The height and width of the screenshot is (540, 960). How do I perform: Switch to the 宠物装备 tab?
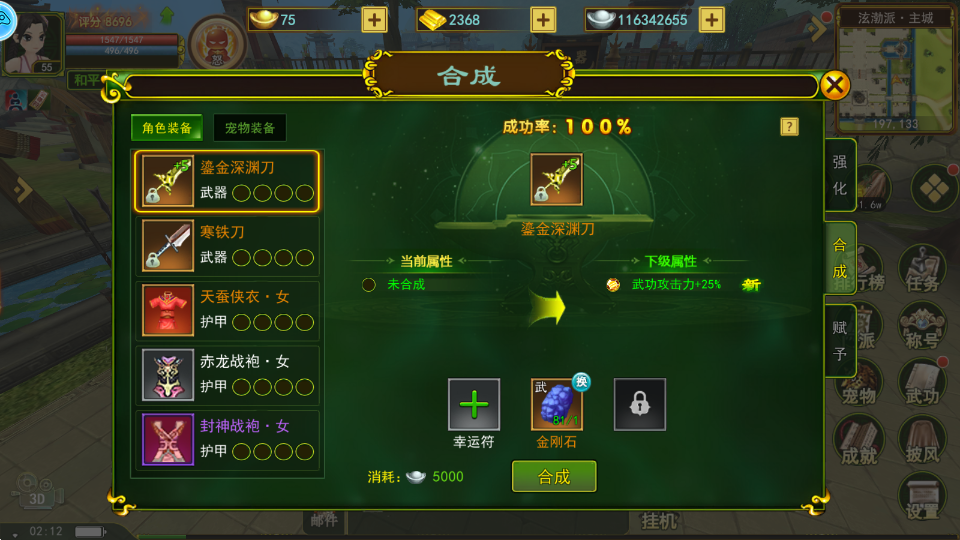click(x=249, y=128)
